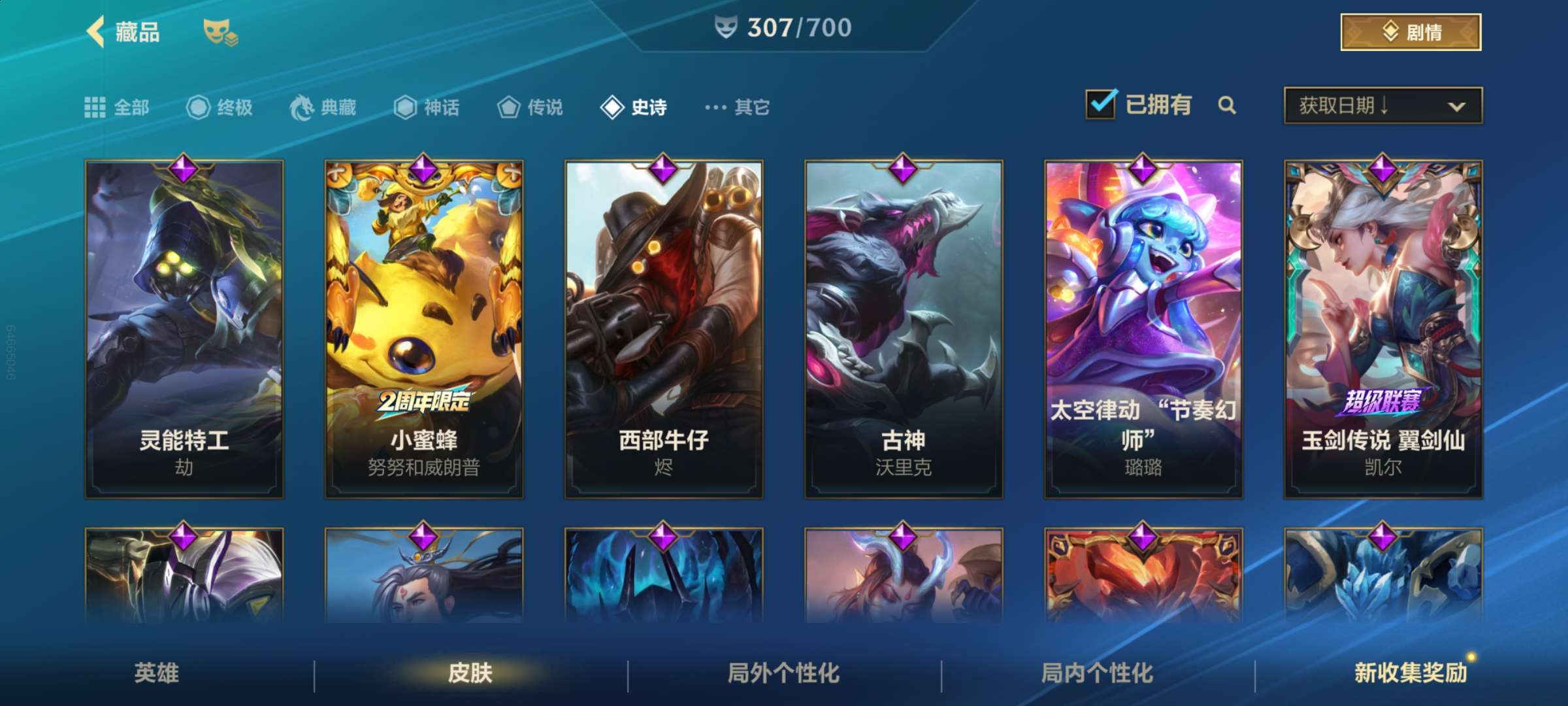Filter skins by 典藏 rarity
Viewport: 1568px width, 706px height.
click(323, 107)
